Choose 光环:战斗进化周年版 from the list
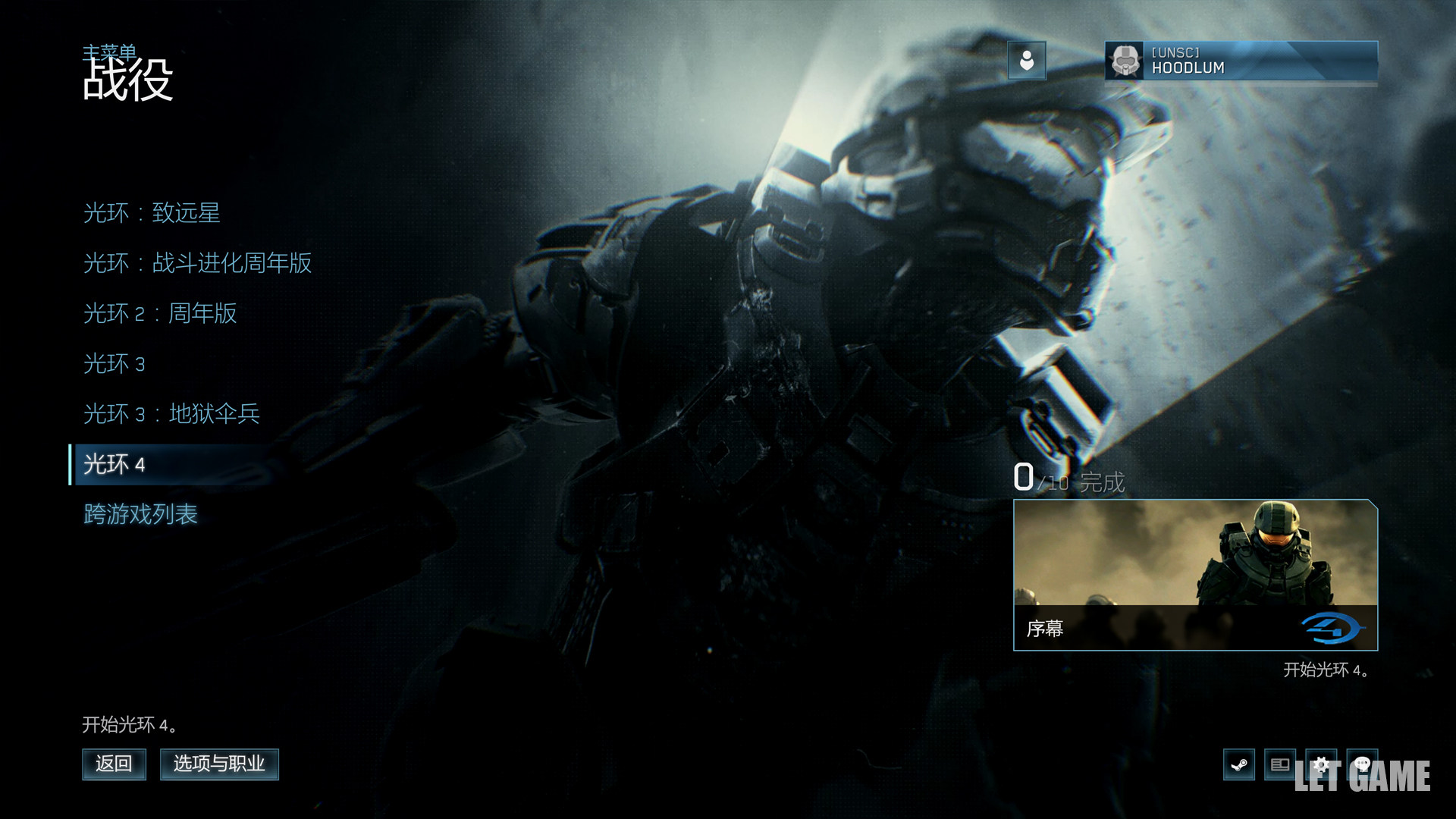Image resolution: width=1456 pixels, height=819 pixels. 197,263
